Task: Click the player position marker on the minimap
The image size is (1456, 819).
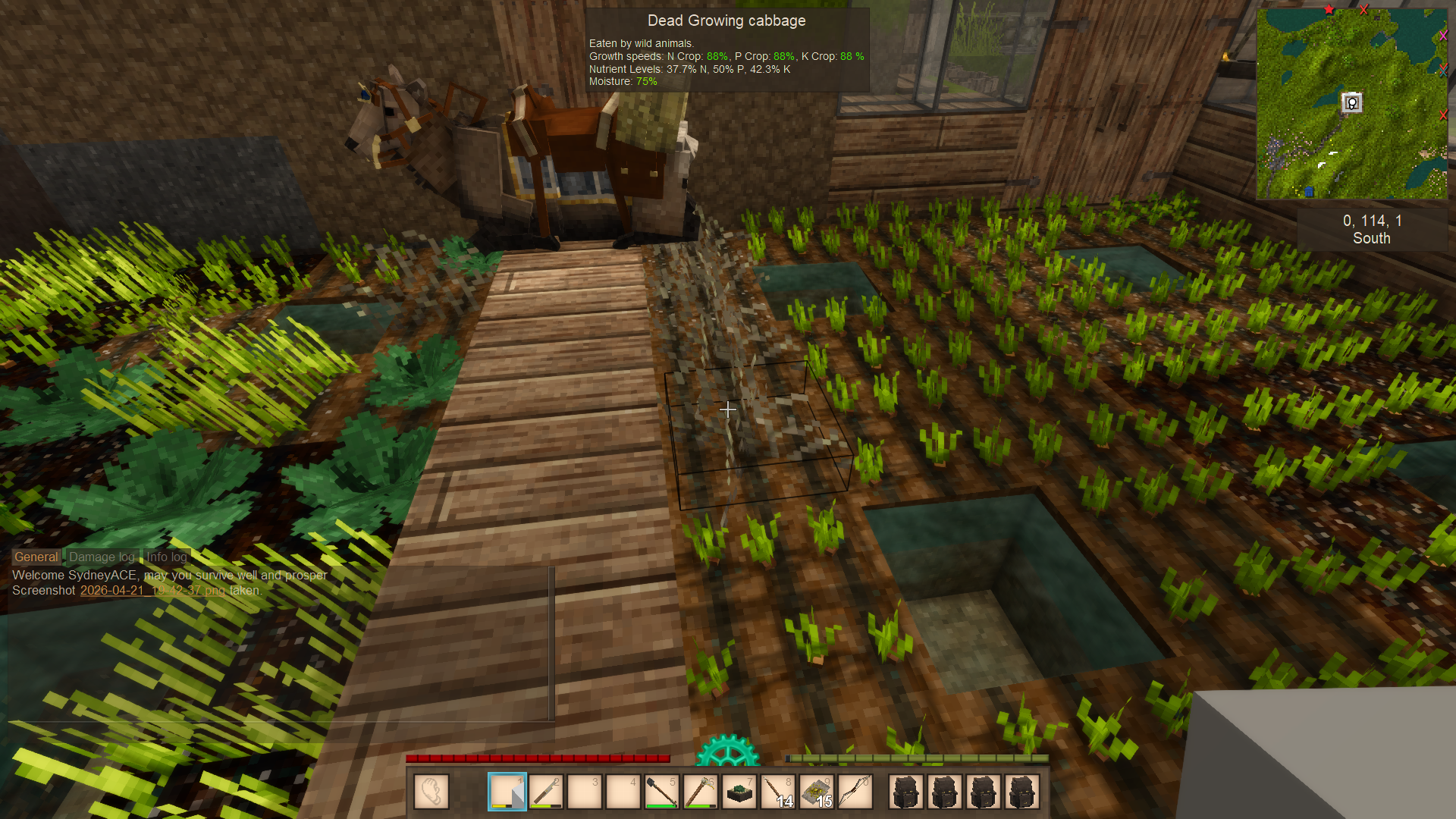Action: [x=1351, y=102]
